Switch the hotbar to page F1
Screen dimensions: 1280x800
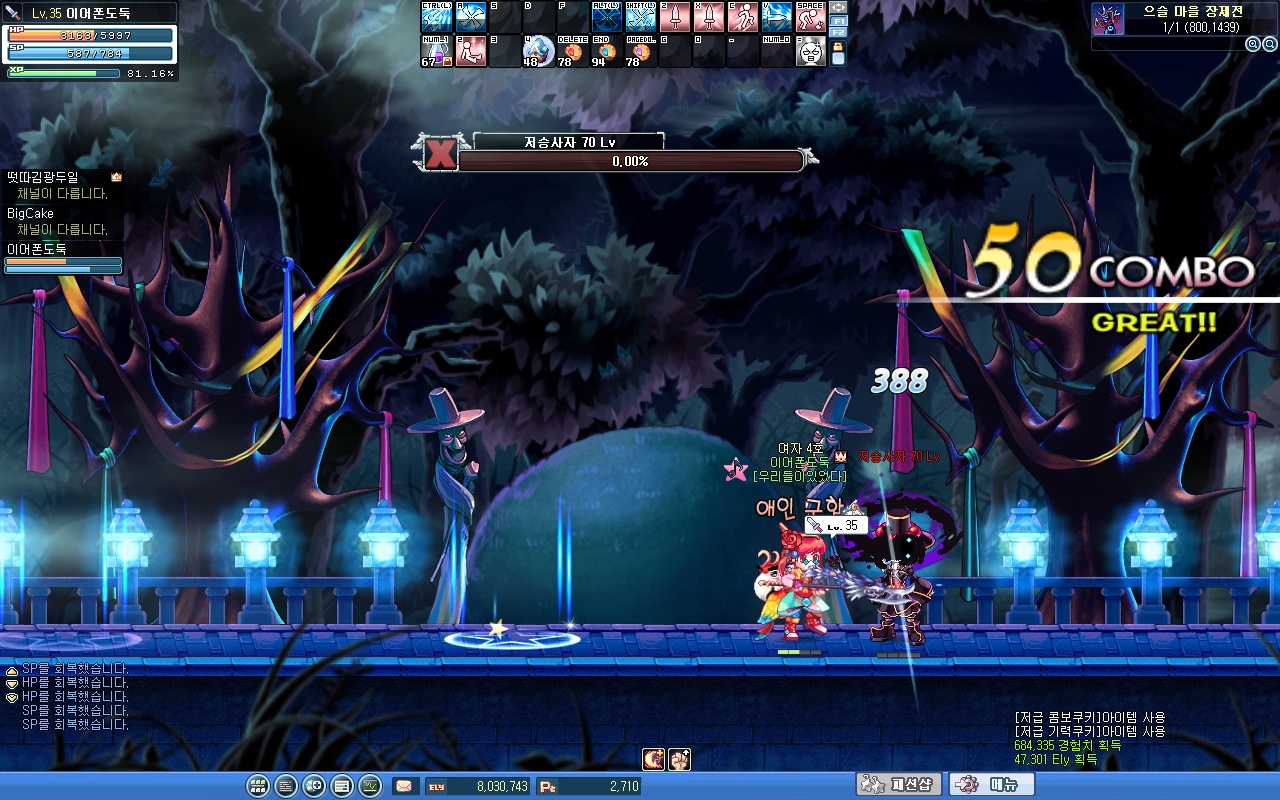838,20
